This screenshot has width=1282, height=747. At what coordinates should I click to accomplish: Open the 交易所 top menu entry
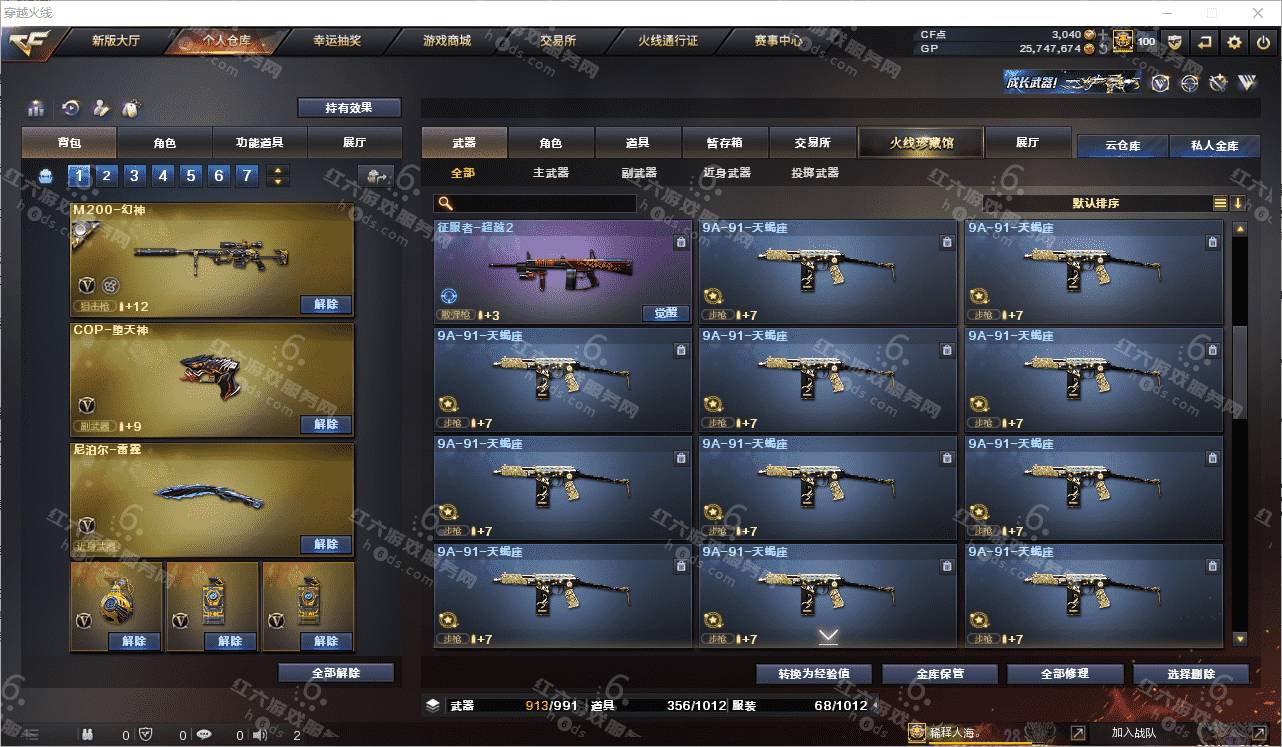558,41
